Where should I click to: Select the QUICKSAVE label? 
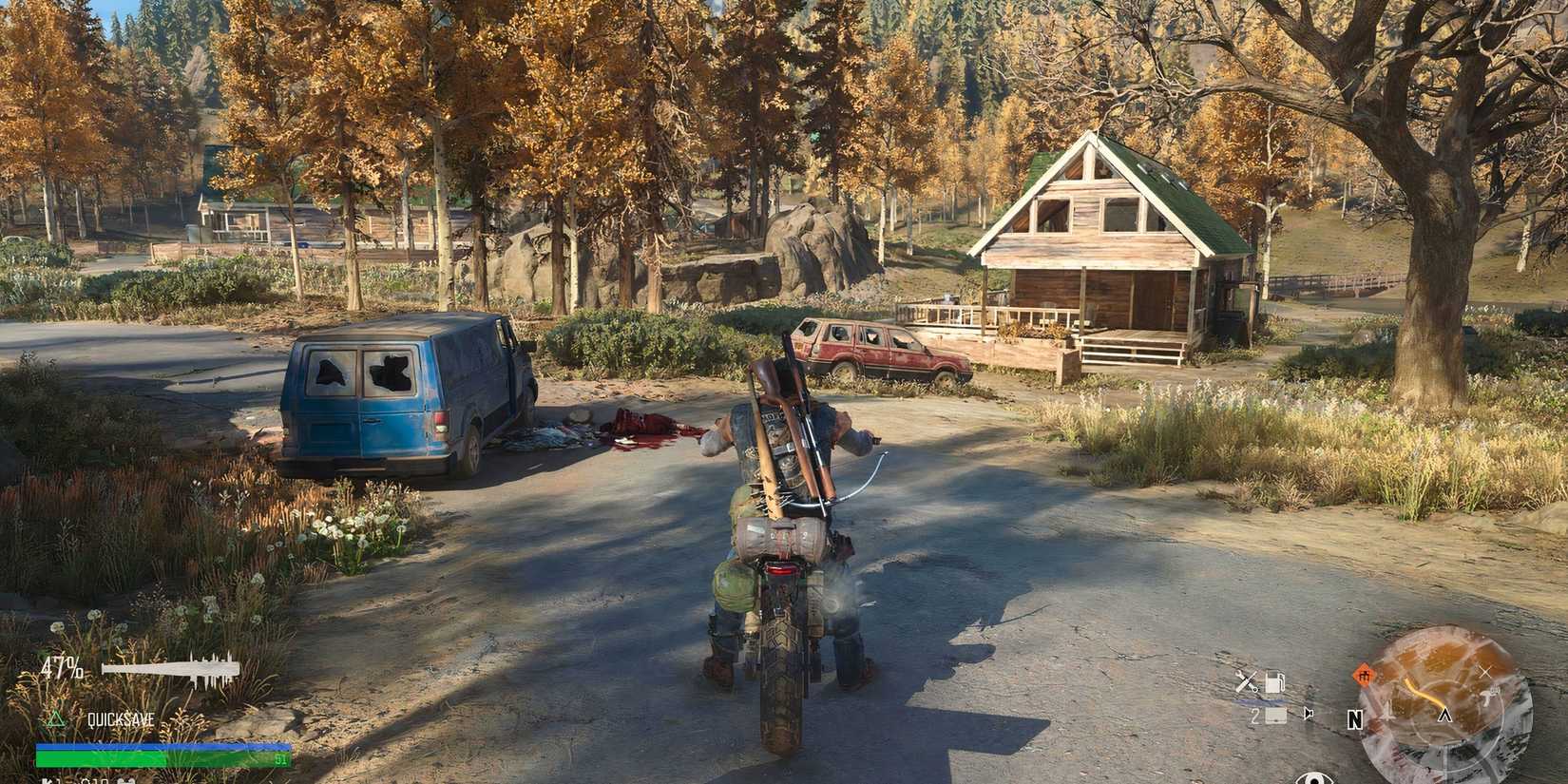(120, 719)
